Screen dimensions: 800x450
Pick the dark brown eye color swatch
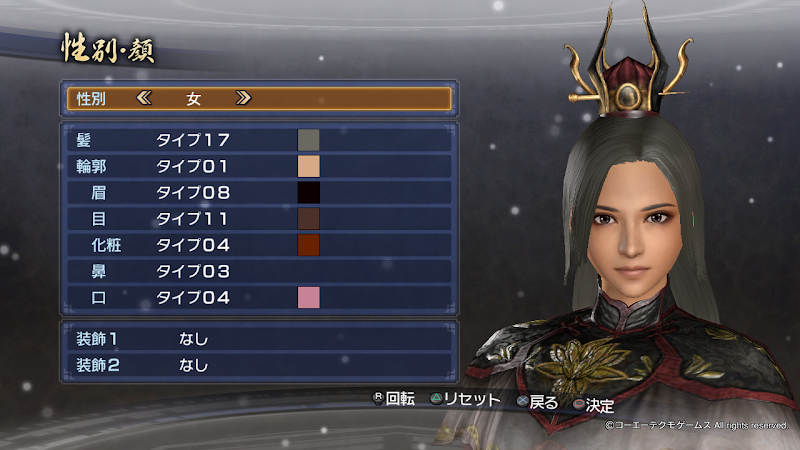point(308,218)
